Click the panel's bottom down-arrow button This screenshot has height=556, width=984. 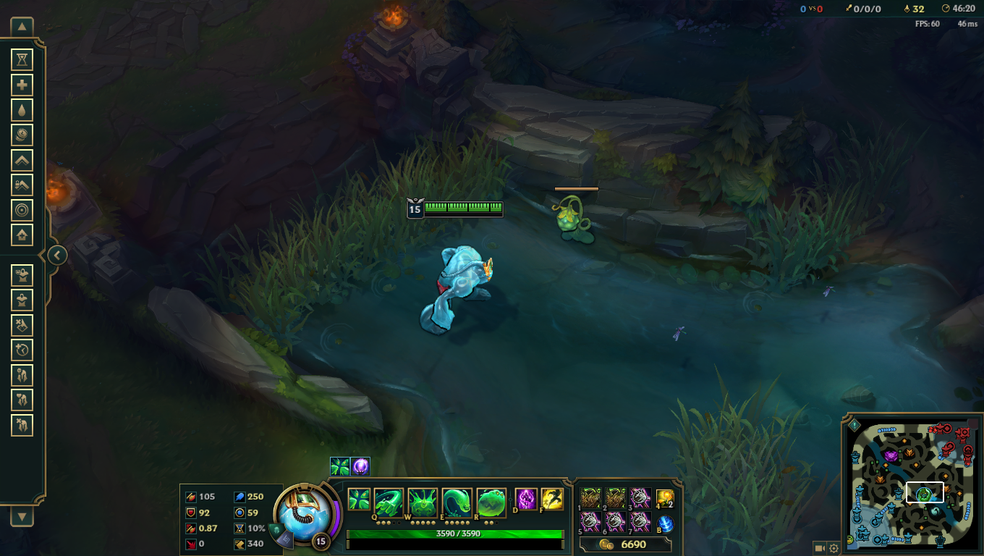click(22, 517)
